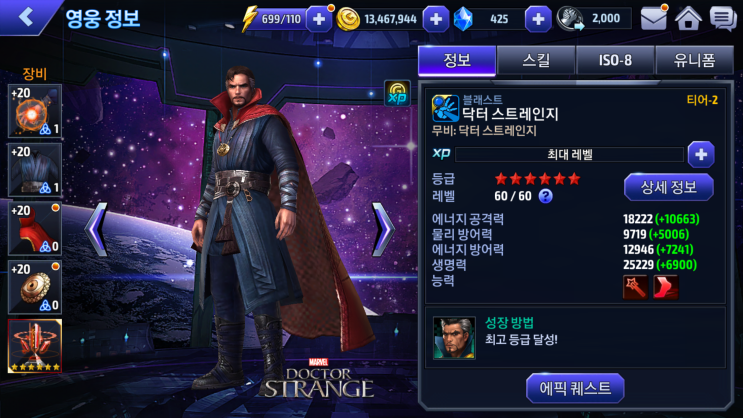Viewport: 743px width, 418px height.
Task: Go back using the top-left arrow
Action: (26, 17)
